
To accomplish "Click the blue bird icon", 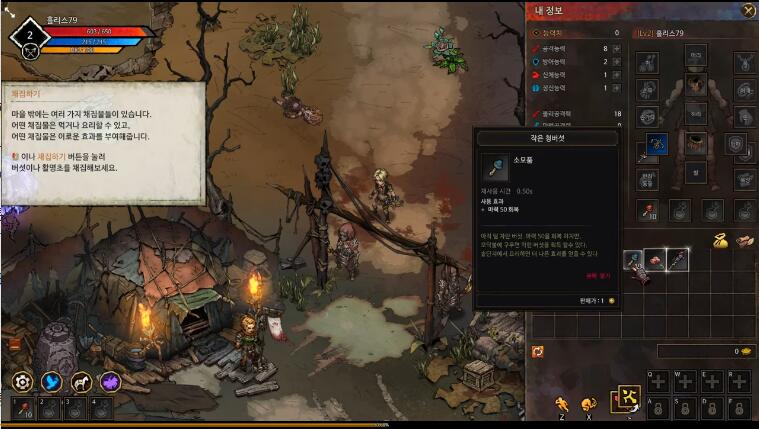I will coord(51,381).
